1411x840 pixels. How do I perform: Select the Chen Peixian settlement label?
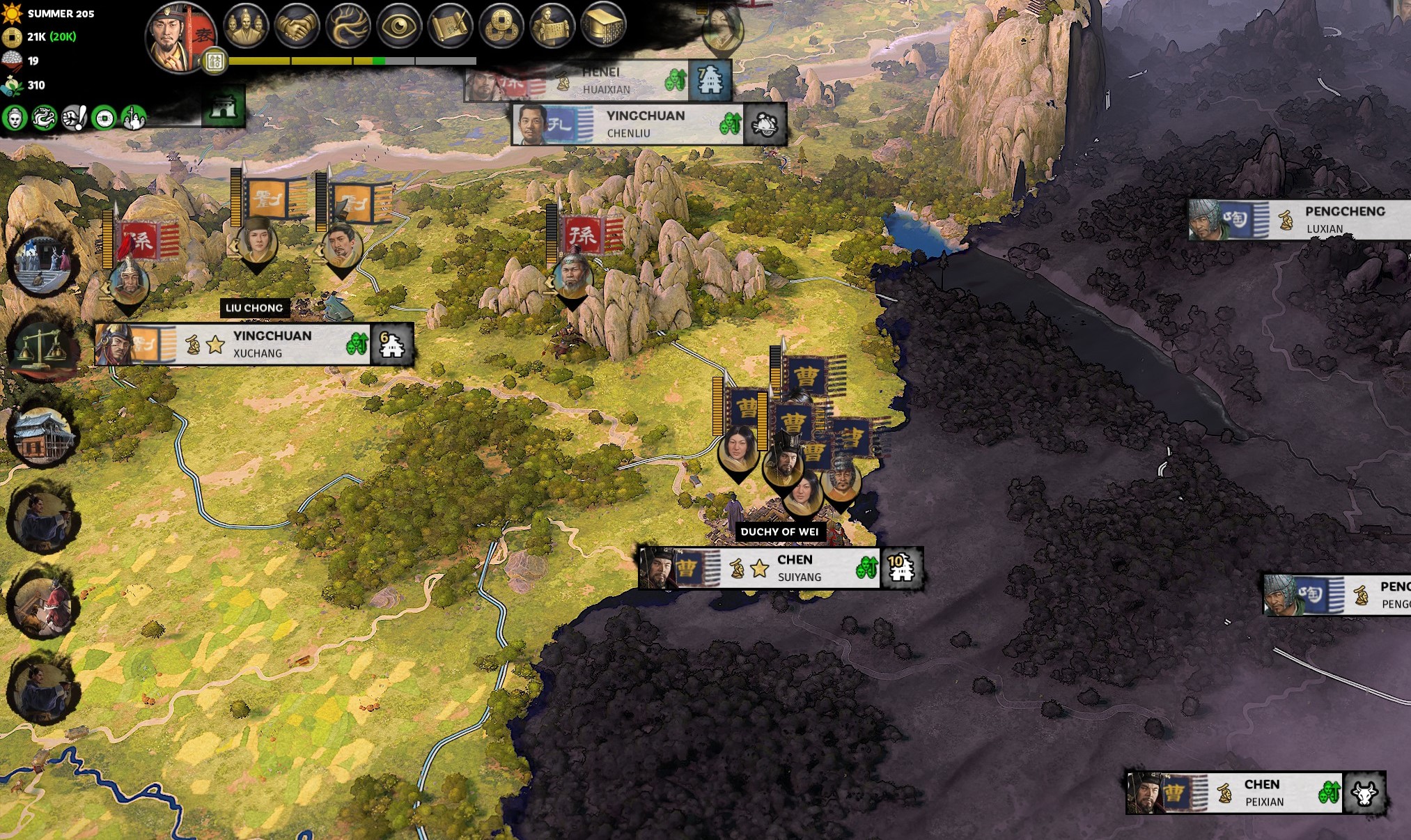pyautogui.click(x=1263, y=793)
